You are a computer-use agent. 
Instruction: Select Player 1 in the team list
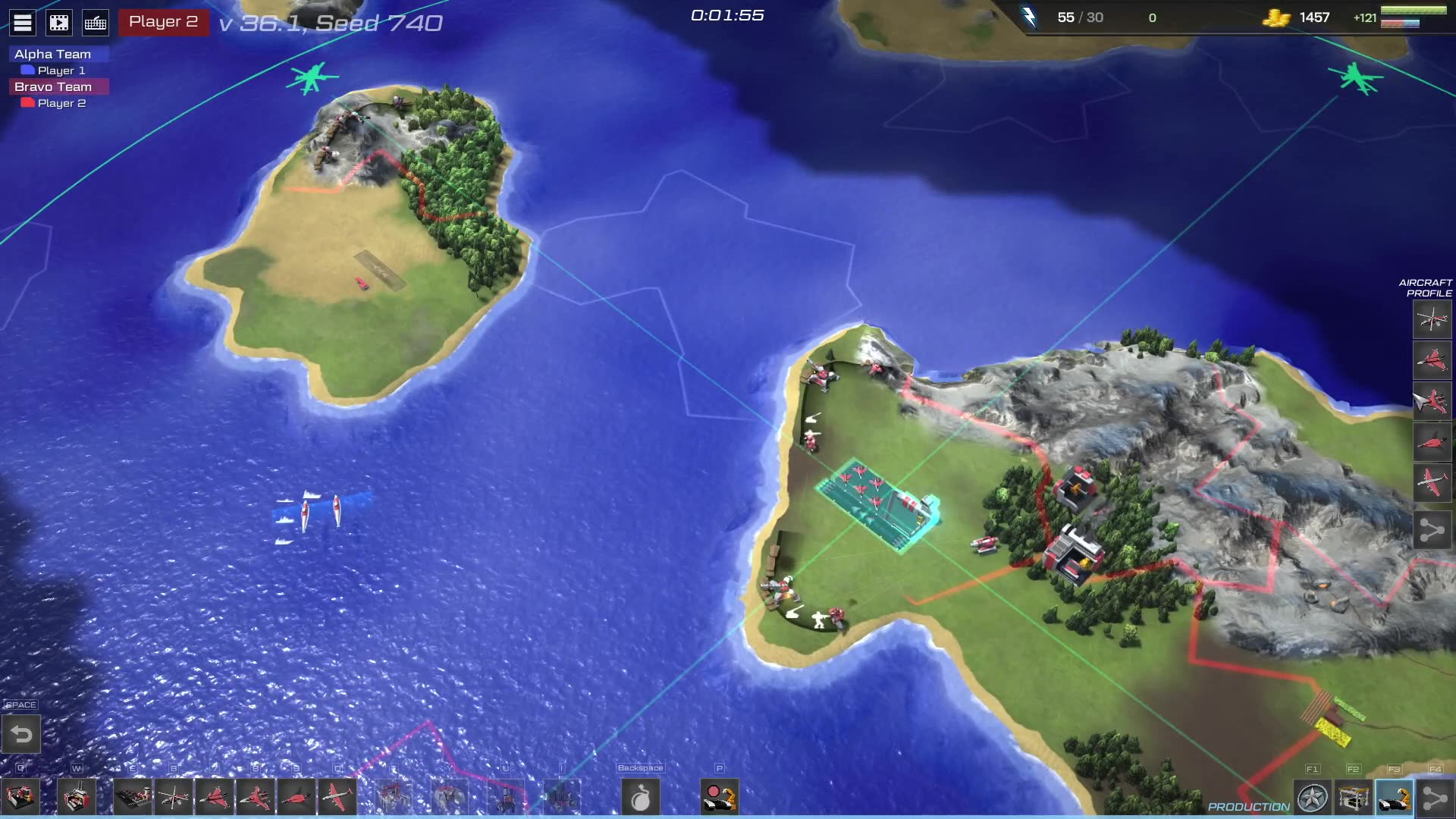pos(61,71)
